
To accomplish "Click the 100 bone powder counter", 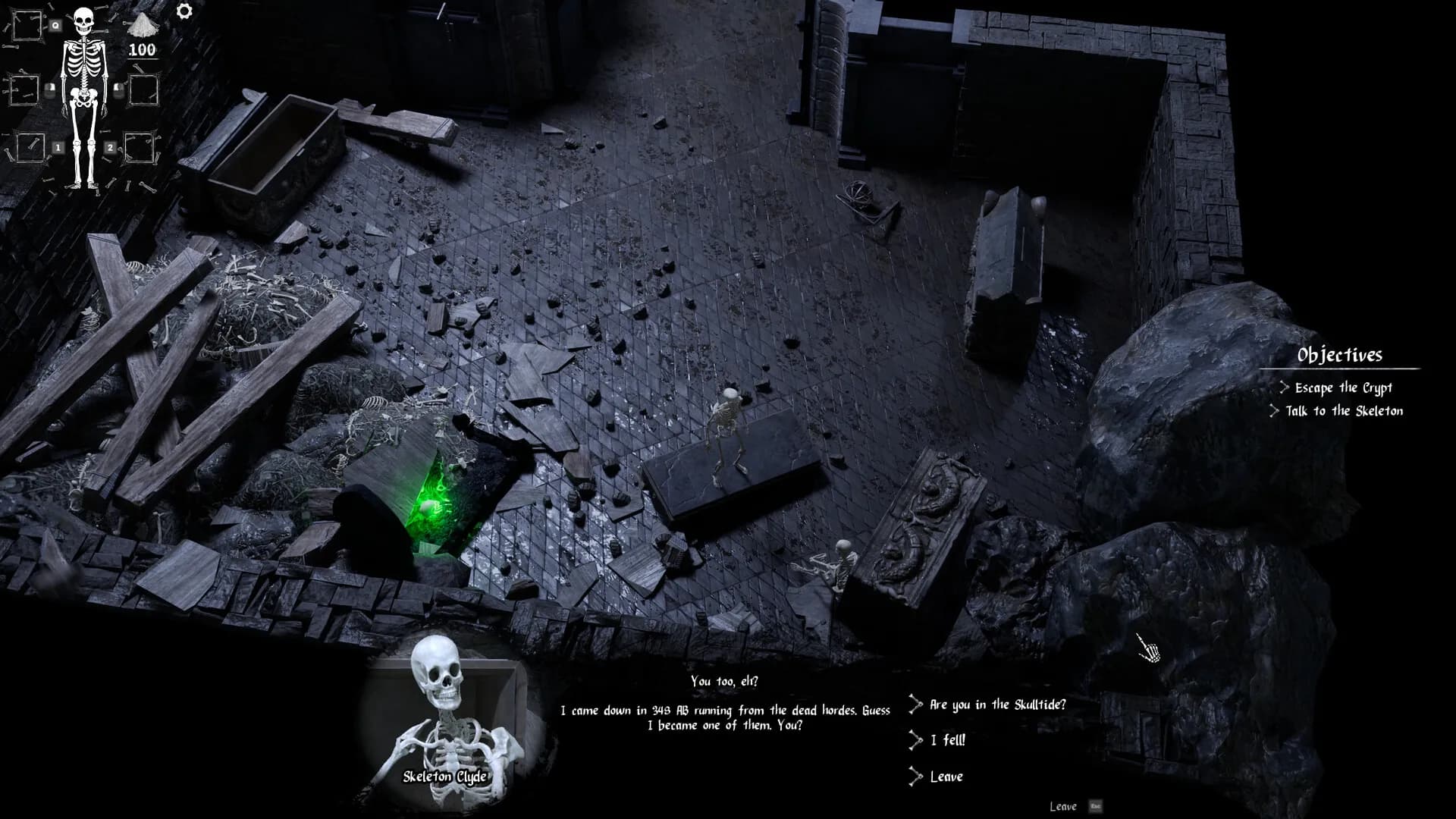I will point(143,49).
